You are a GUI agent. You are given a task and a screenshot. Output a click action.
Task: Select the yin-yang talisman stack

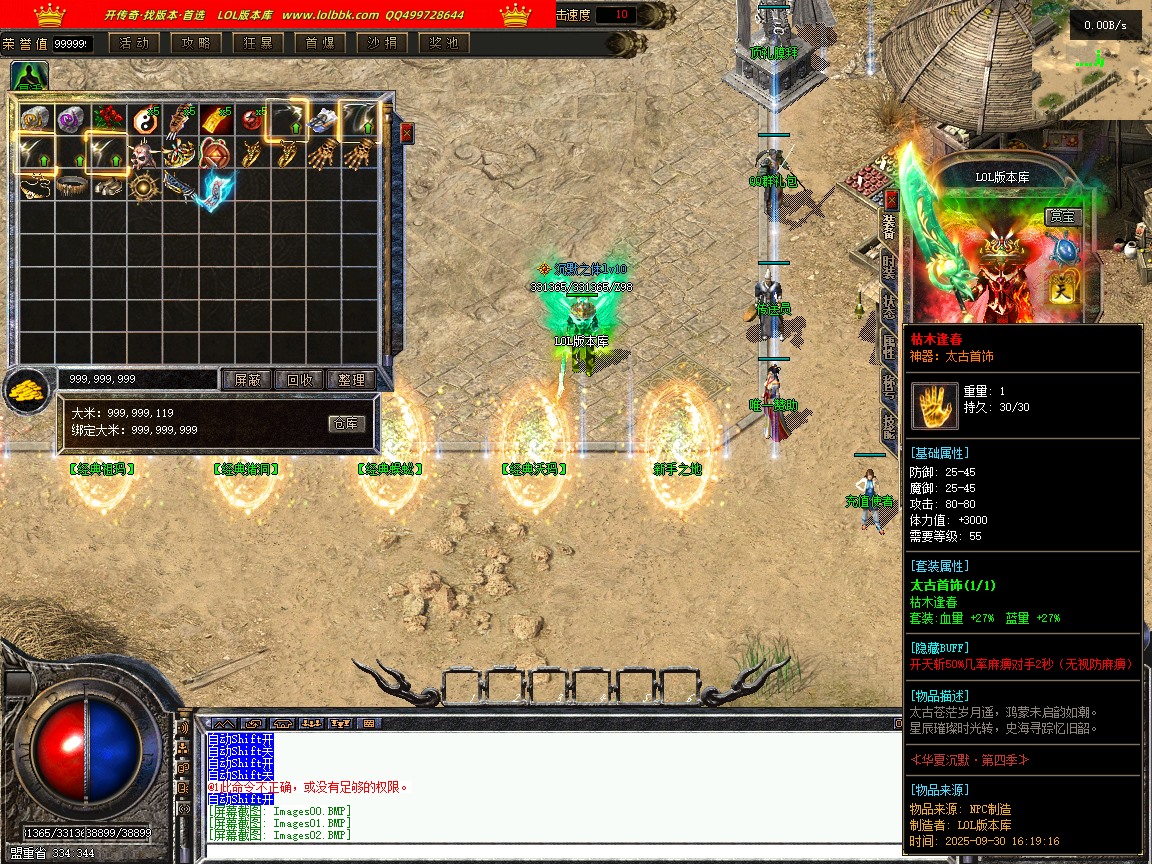click(145, 121)
